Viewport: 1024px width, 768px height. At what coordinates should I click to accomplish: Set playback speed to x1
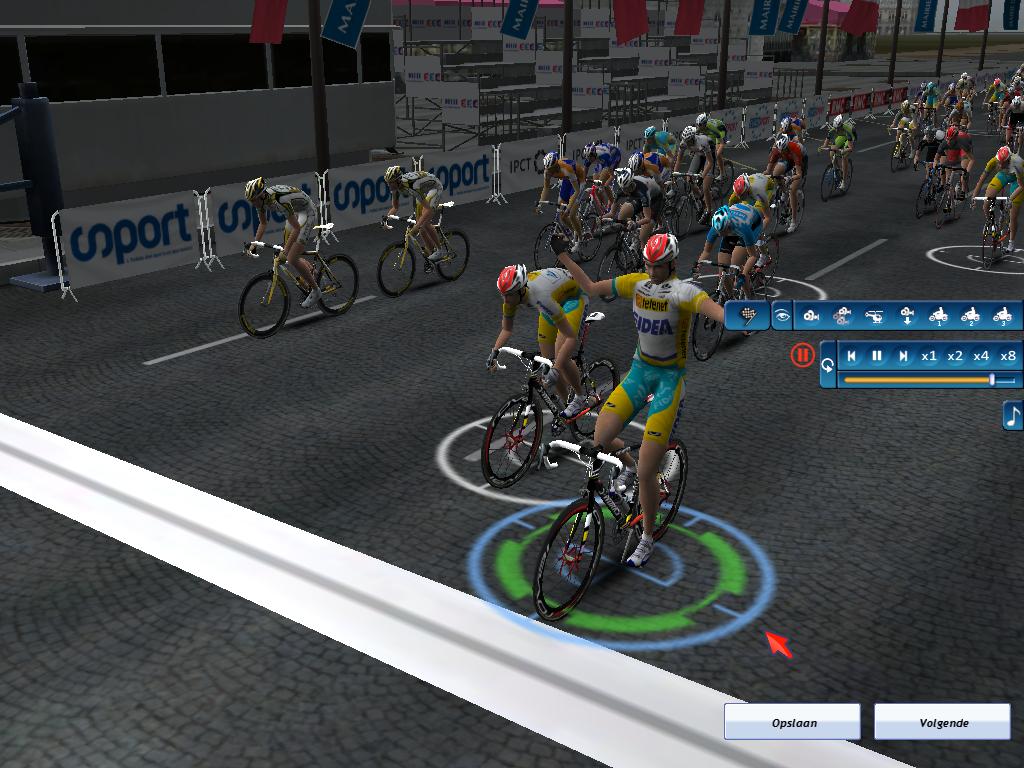pyautogui.click(x=929, y=355)
